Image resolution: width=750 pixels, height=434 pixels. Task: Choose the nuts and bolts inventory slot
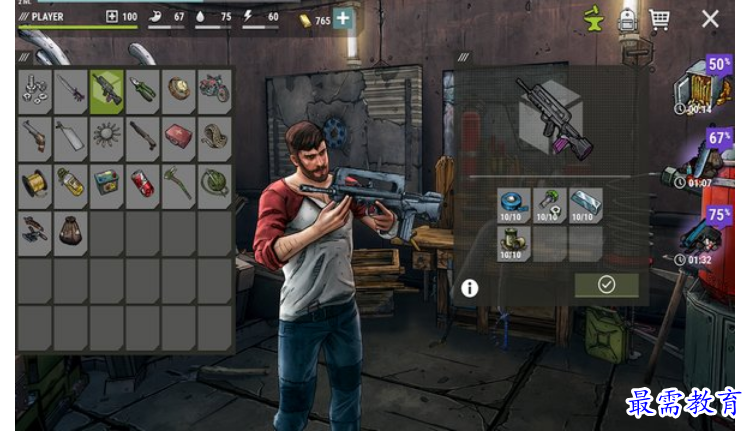point(36,89)
